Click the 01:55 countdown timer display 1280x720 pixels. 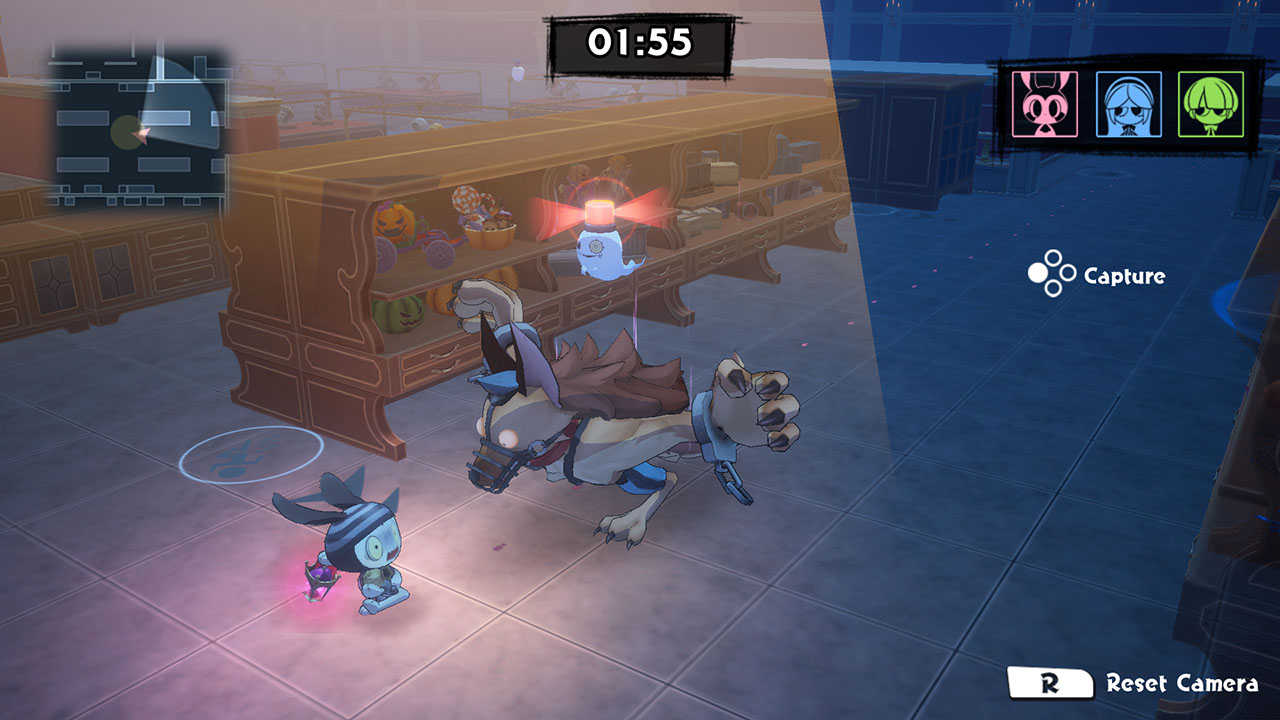pyautogui.click(x=639, y=41)
